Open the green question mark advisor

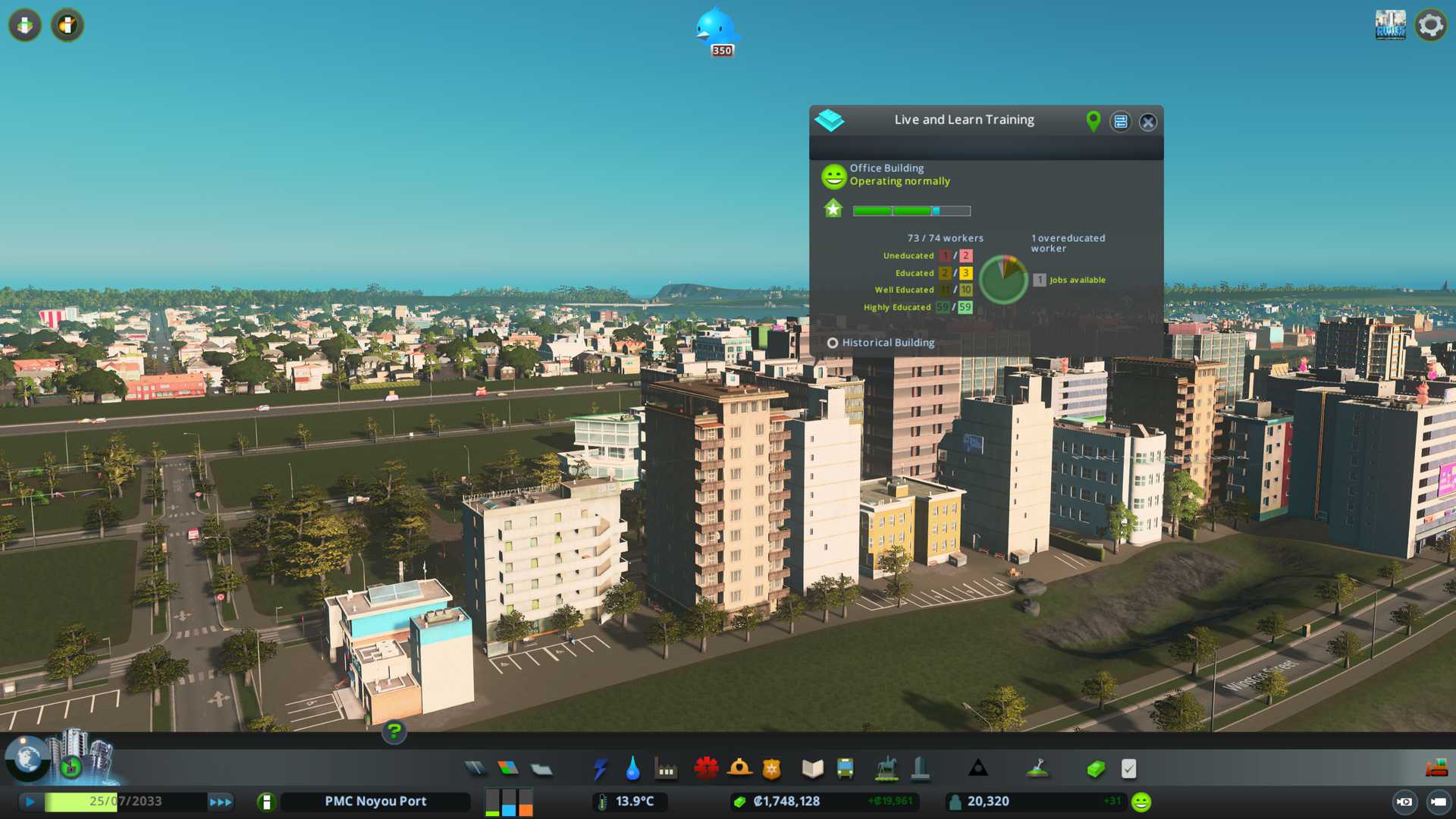[394, 732]
